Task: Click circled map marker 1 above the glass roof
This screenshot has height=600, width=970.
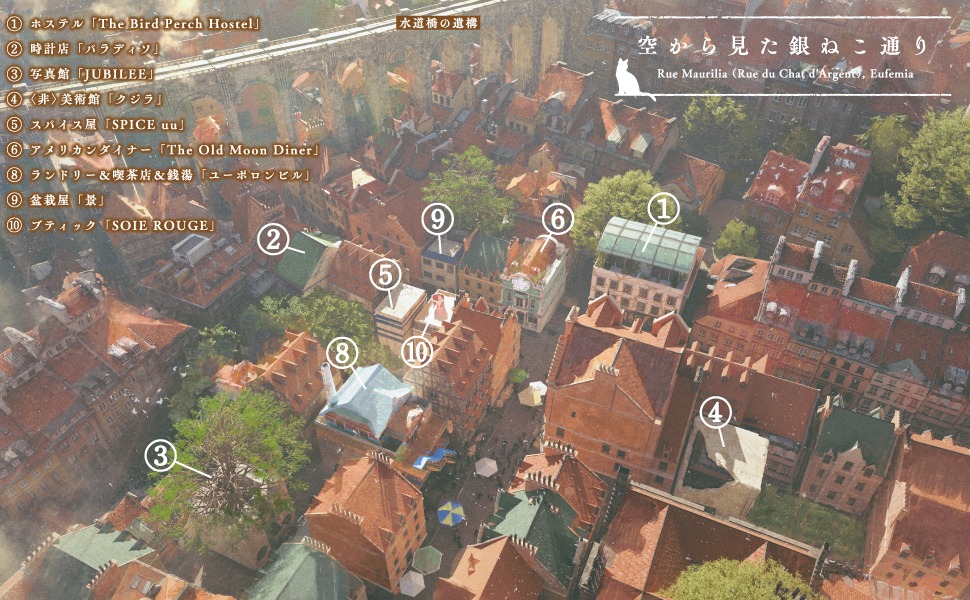Action: [x=662, y=208]
